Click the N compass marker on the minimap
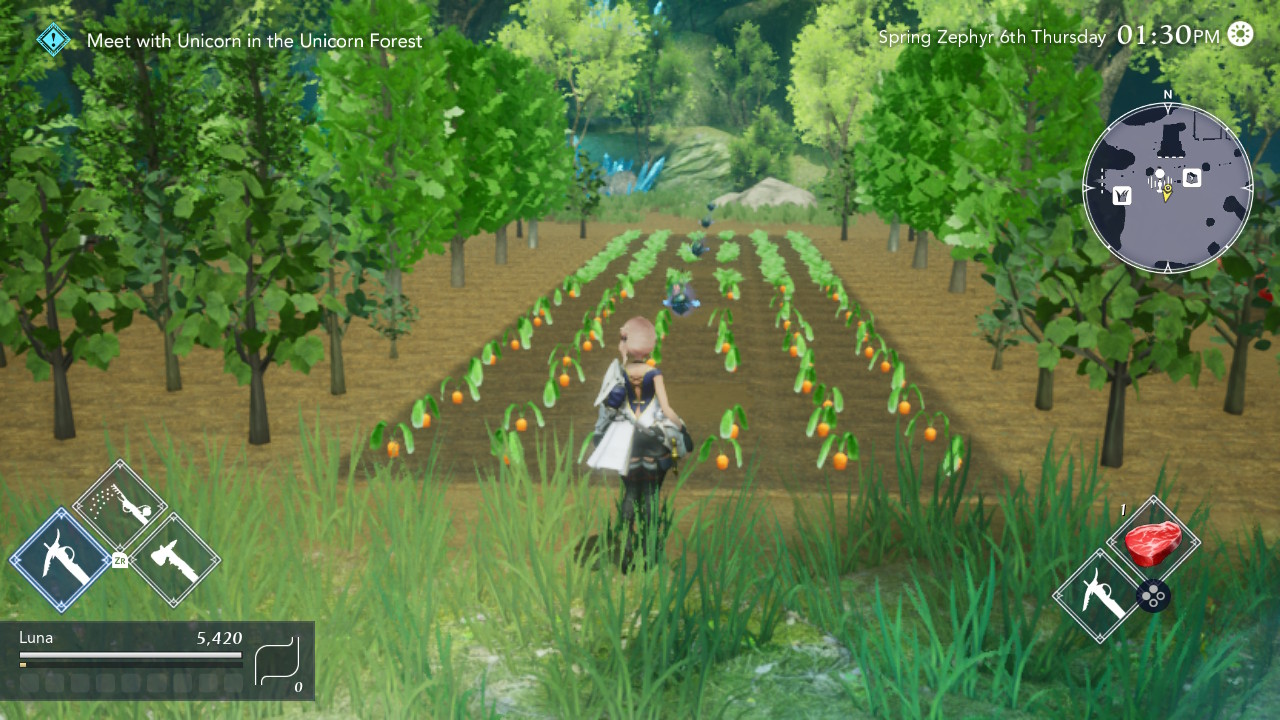1280x720 pixels. tap(1167, 95)
